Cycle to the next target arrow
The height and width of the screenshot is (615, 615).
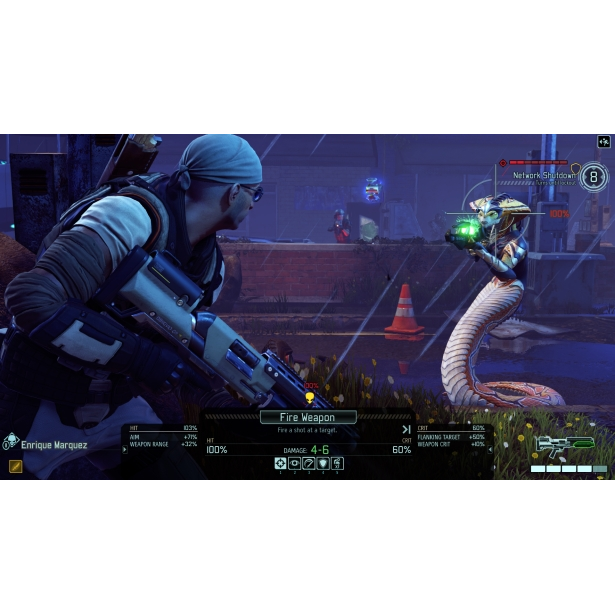coord(406,429)
